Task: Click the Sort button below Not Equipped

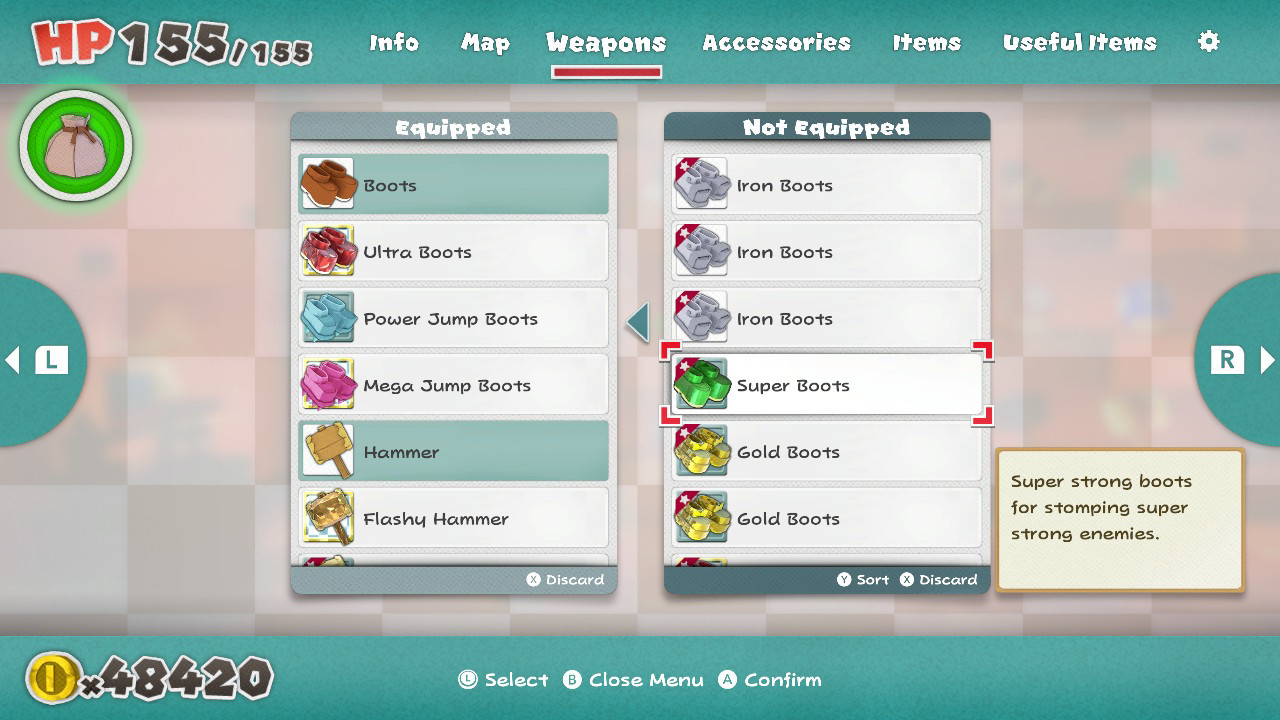Action: click(862, 578)
